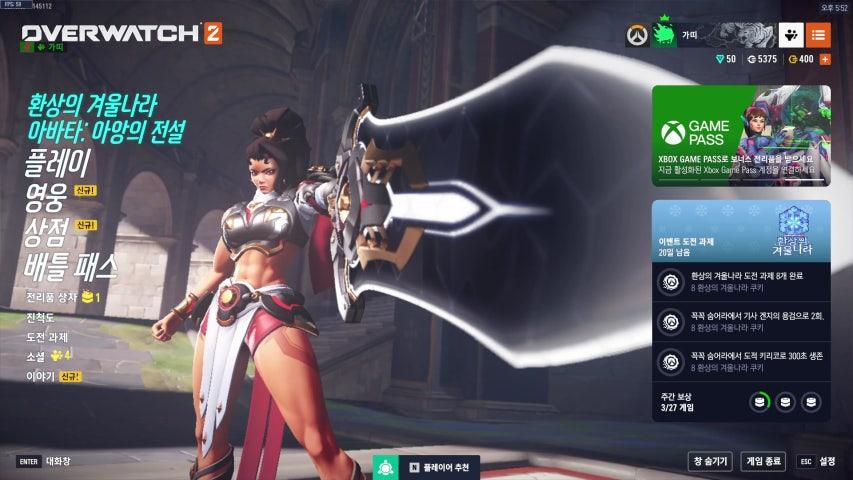Viewport: 853px width, 480px height.
Task: Open the orange list menu button
Action: tap(818, 35)
